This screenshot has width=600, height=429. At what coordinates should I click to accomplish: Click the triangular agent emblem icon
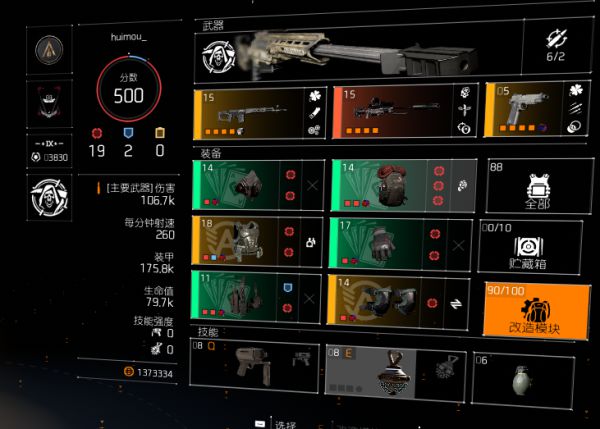(x=47, y=49)
